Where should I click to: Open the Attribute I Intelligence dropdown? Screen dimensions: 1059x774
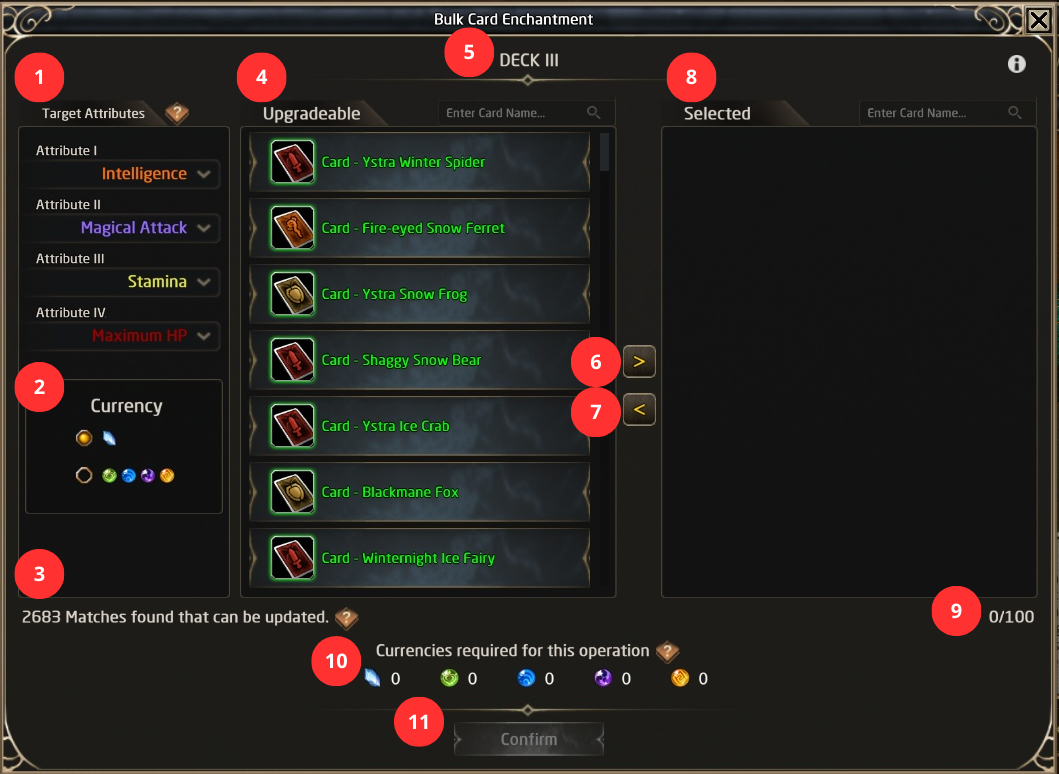[124, 174]
